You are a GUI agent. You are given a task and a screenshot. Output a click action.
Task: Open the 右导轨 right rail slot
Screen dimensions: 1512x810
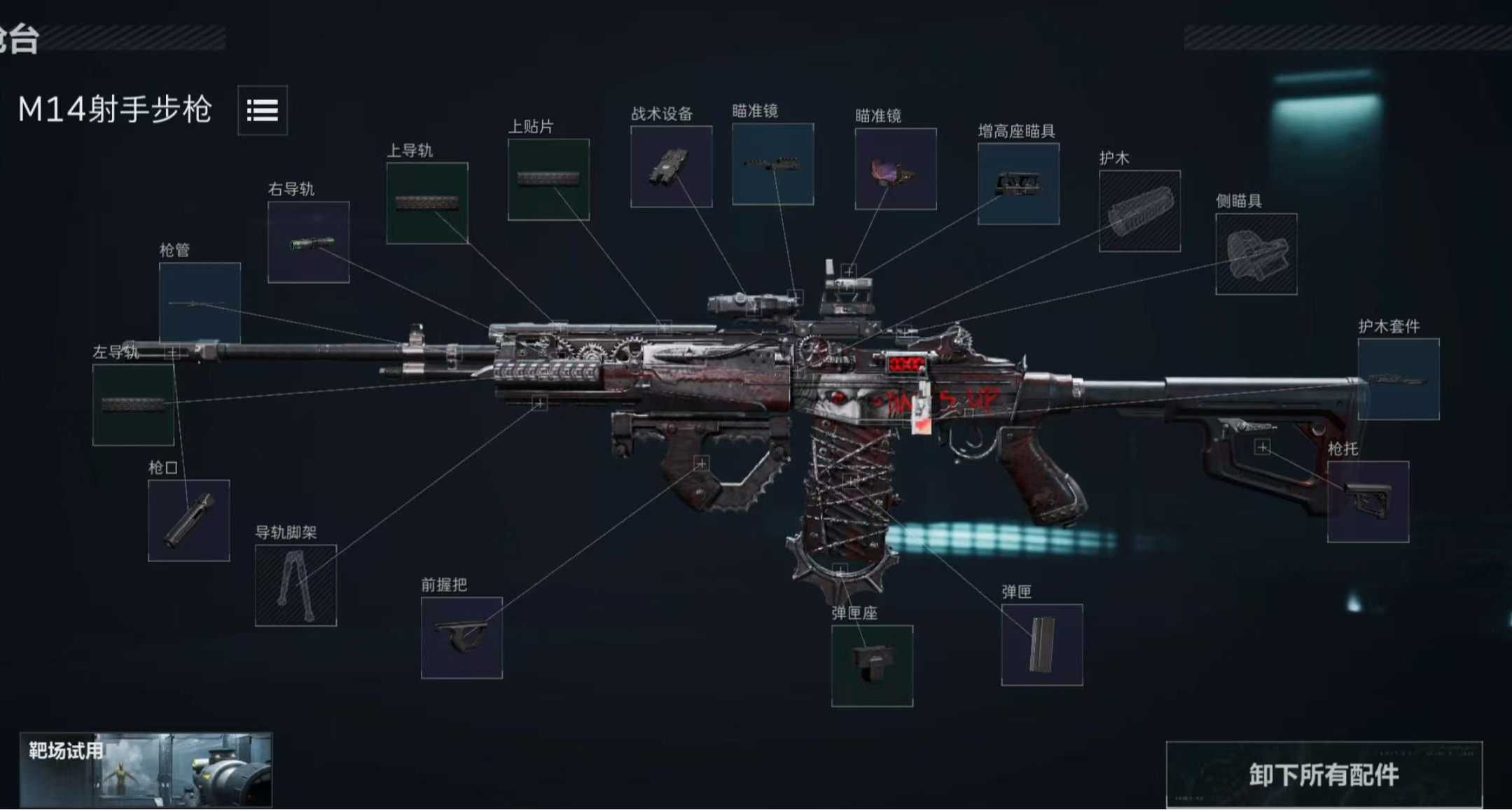coord(308,242)
